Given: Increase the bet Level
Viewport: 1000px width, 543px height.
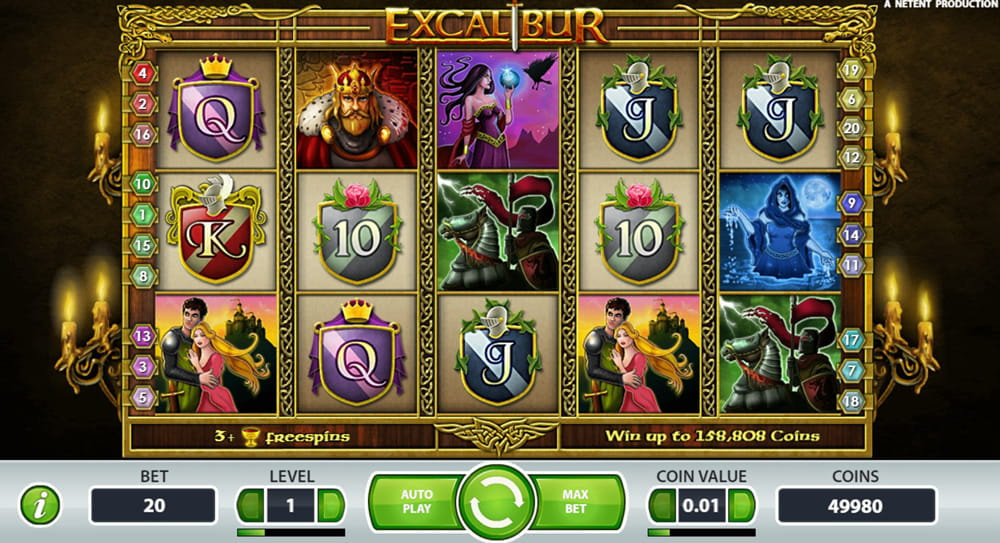Looking at the screenshot, I should point(331,505).
